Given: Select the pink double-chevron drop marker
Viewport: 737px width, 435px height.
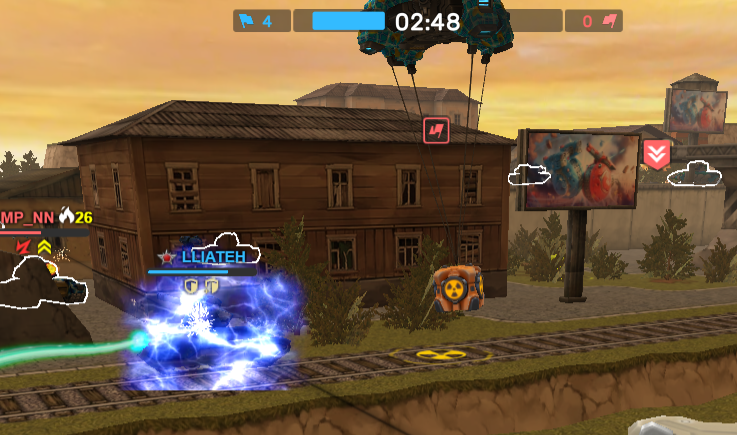Looking at the screenshot, I should pyautogui.click(x=656, y=155).
